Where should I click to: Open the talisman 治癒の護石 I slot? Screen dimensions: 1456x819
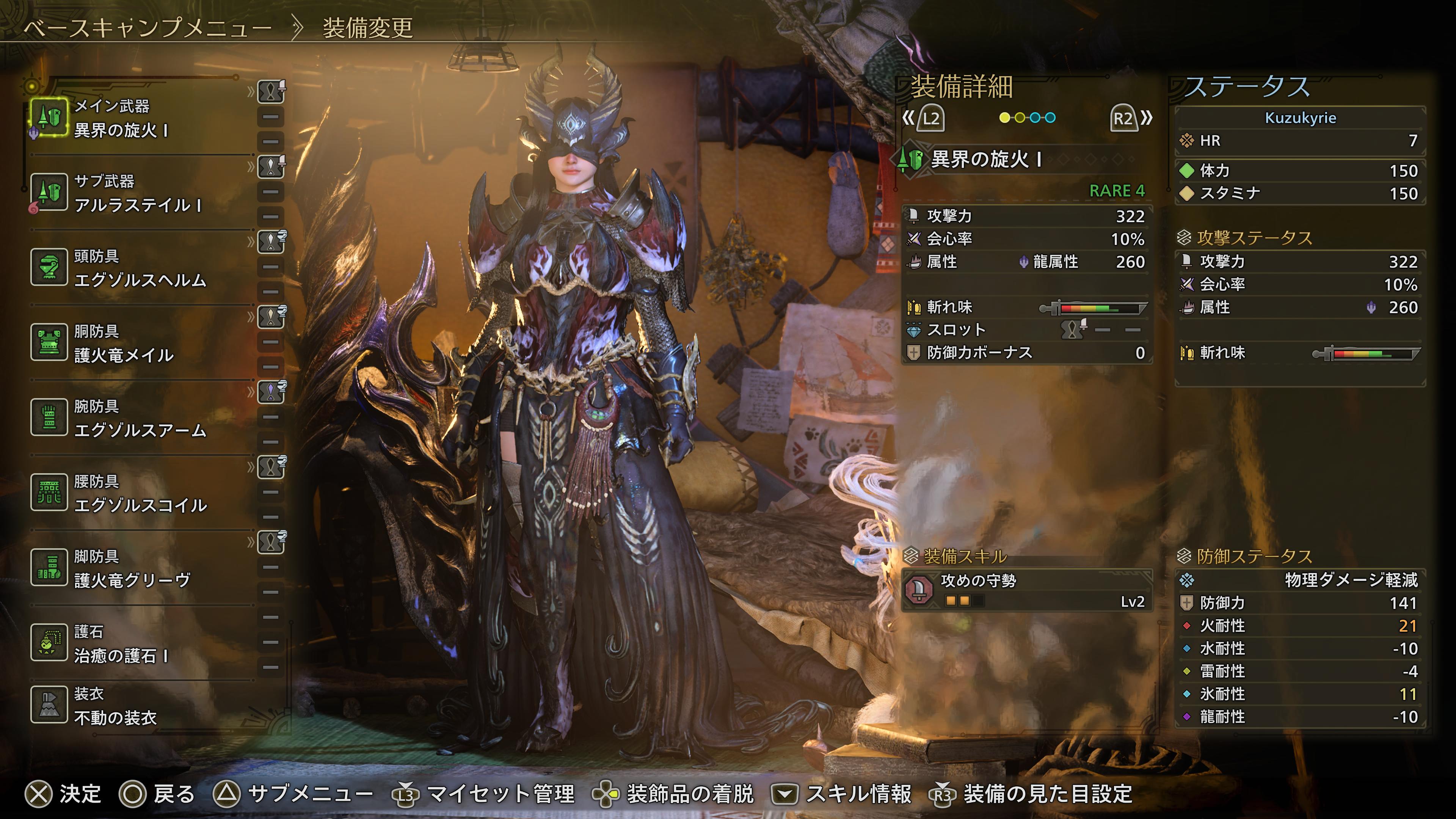[x=121, y=644]
